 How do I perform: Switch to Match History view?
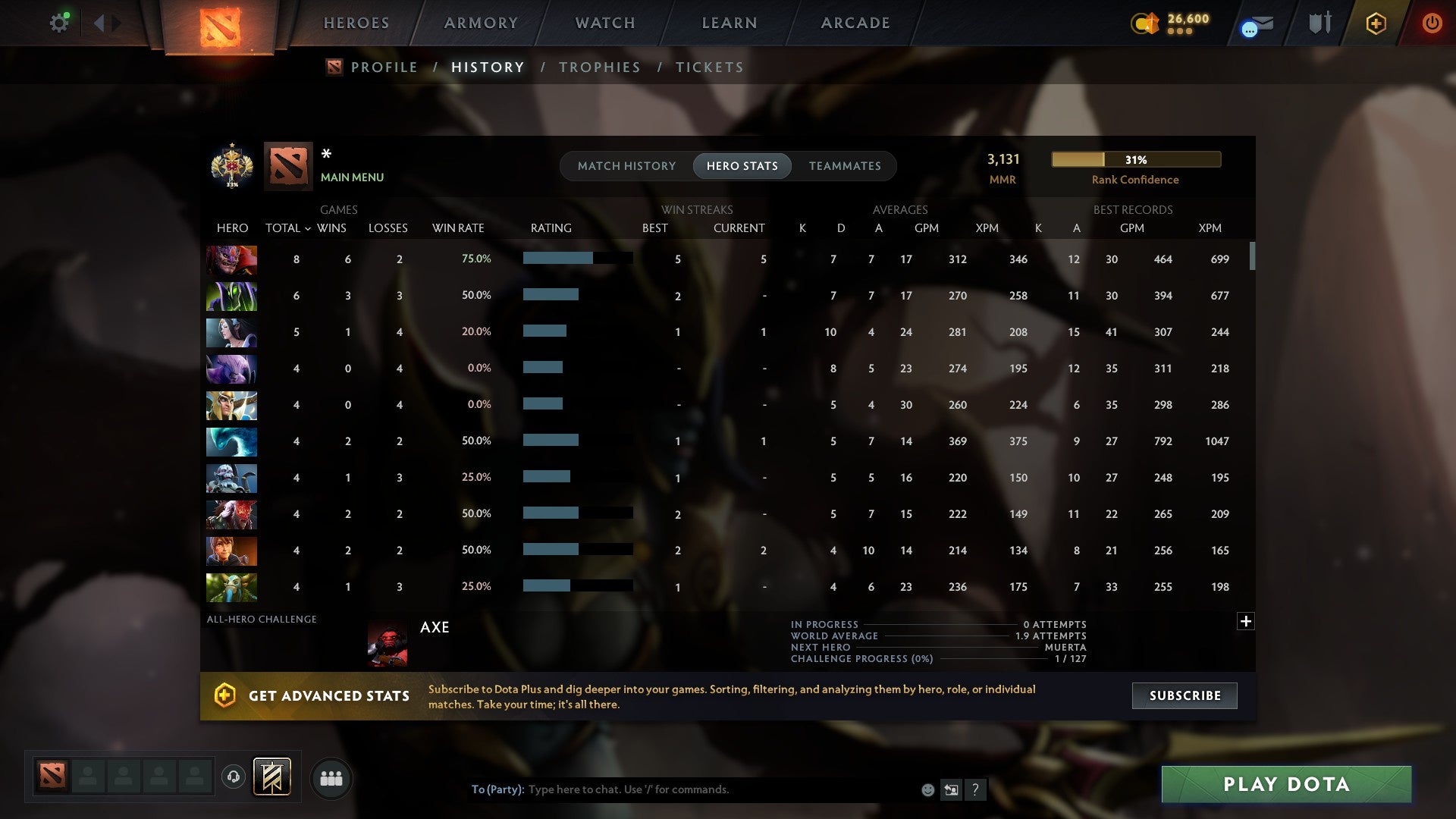click(x=626, y=166)
